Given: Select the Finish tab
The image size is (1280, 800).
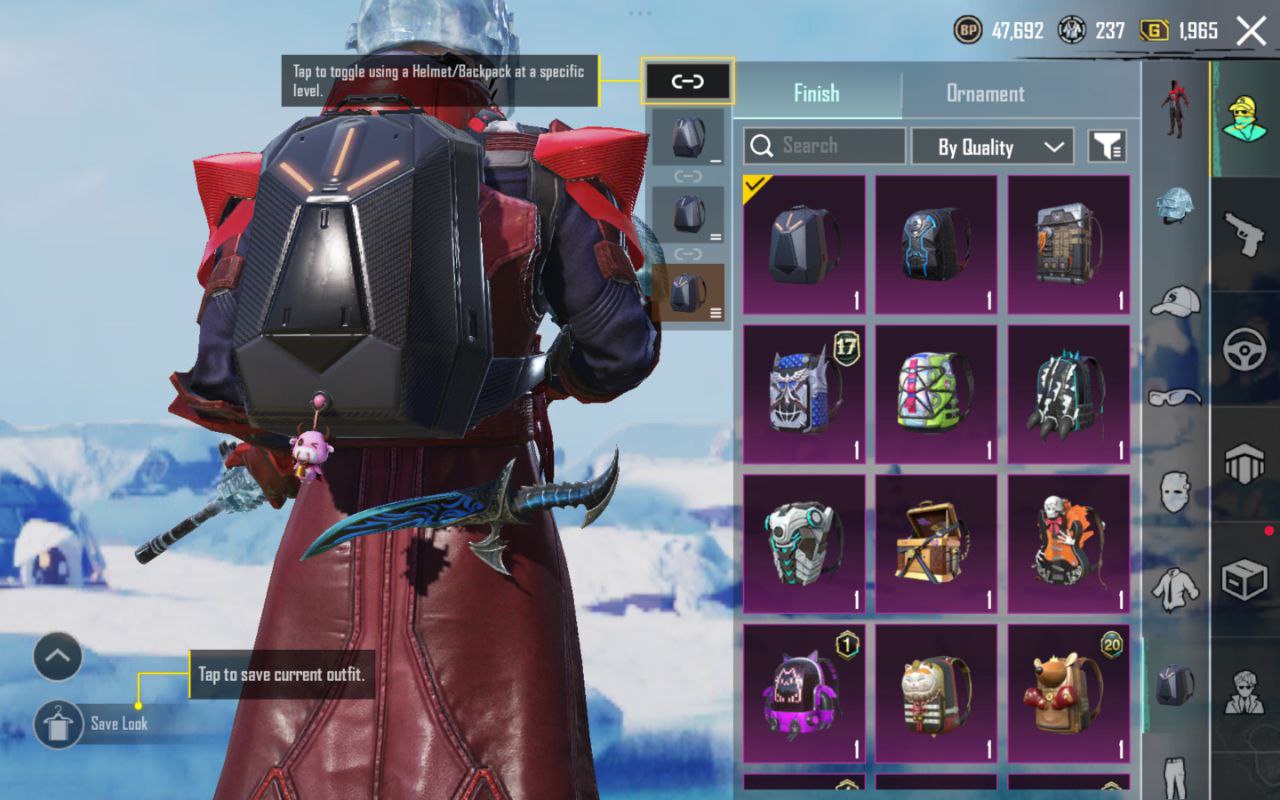Looking at the screenshot, I should pos(816,93).
